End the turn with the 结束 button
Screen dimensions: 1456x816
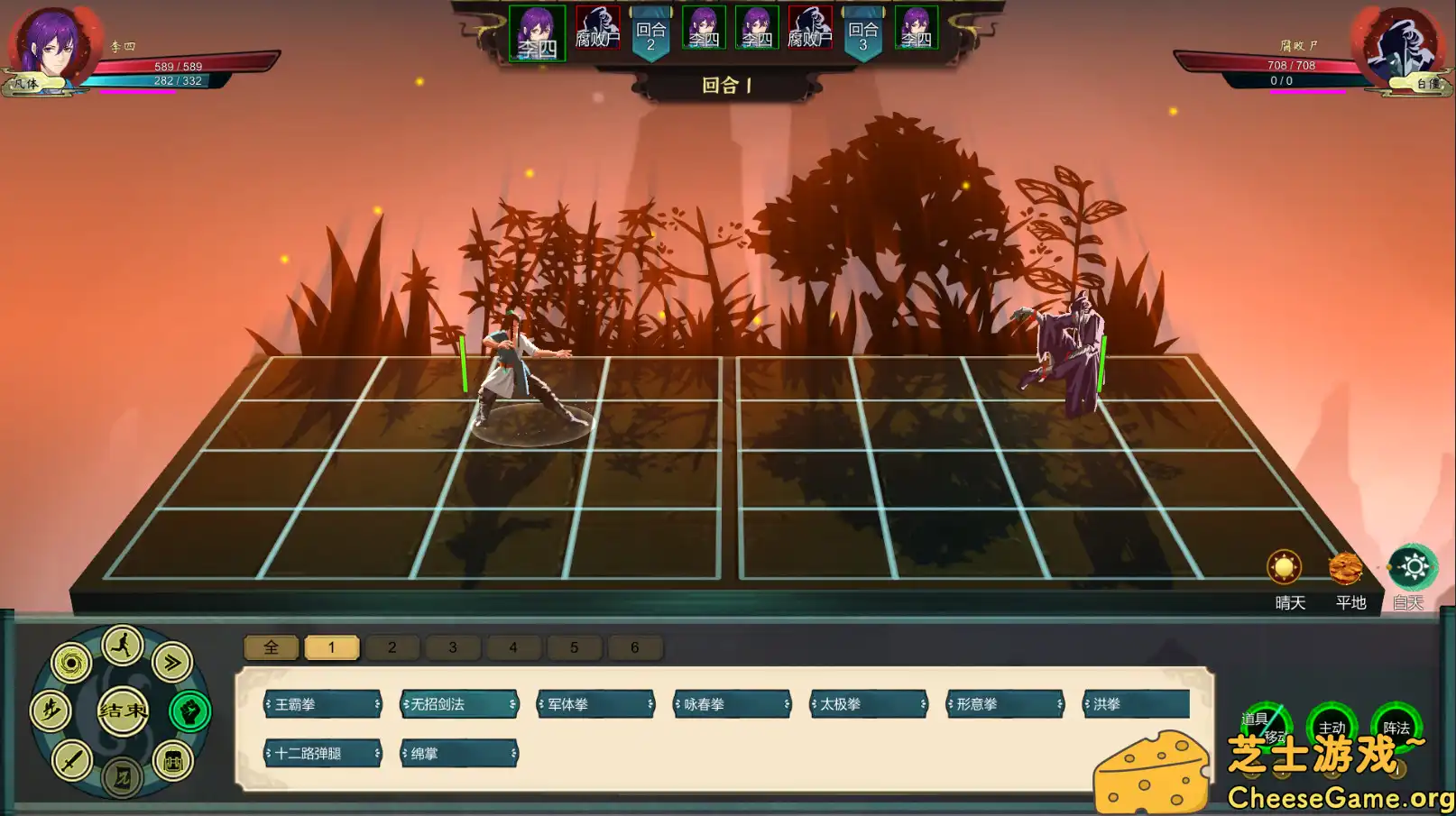tap(123, 711)
